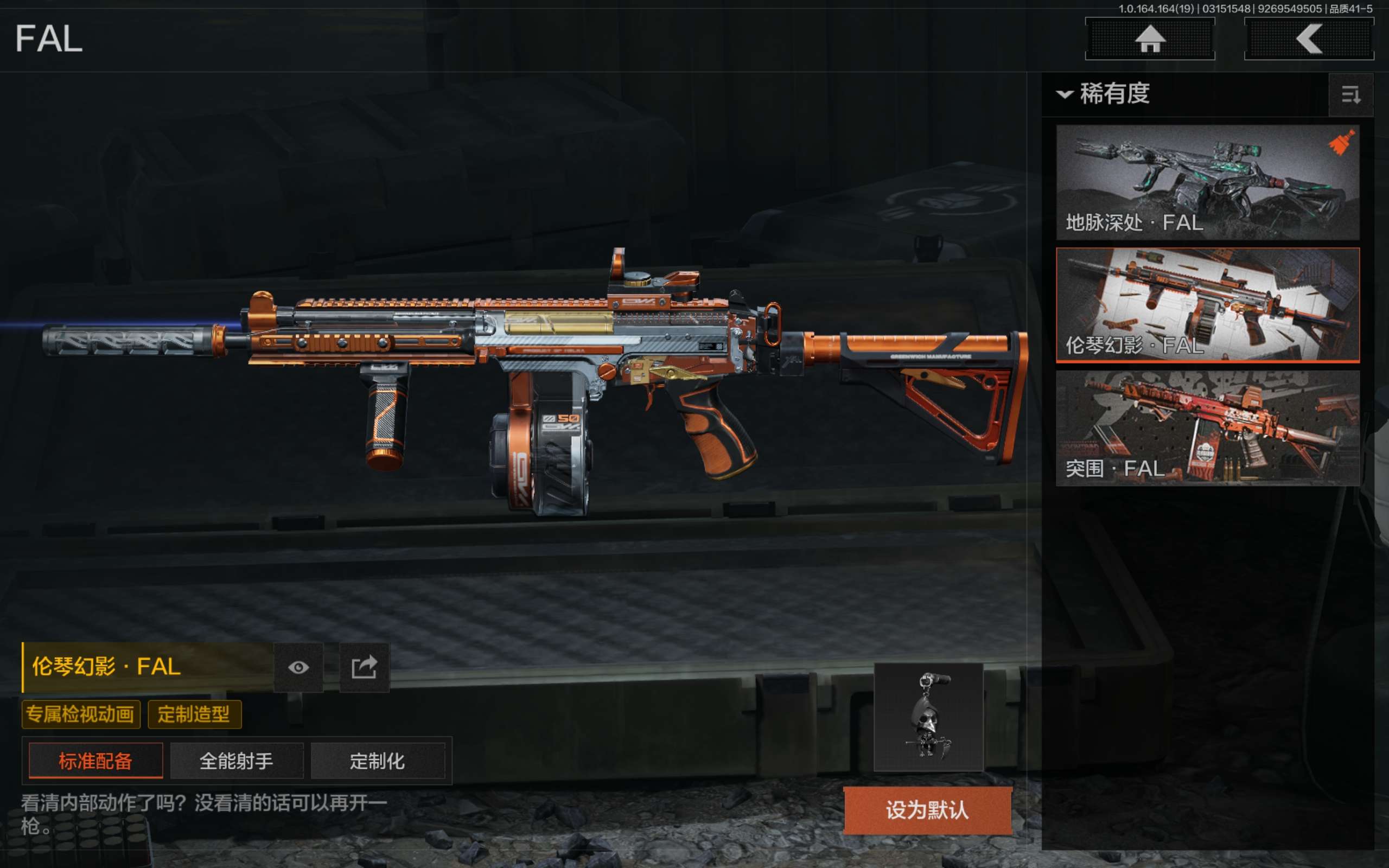Viewport: 1389px width, 868px height.
Task: Click the eye preview icon
Action: [x=298, y=667]
